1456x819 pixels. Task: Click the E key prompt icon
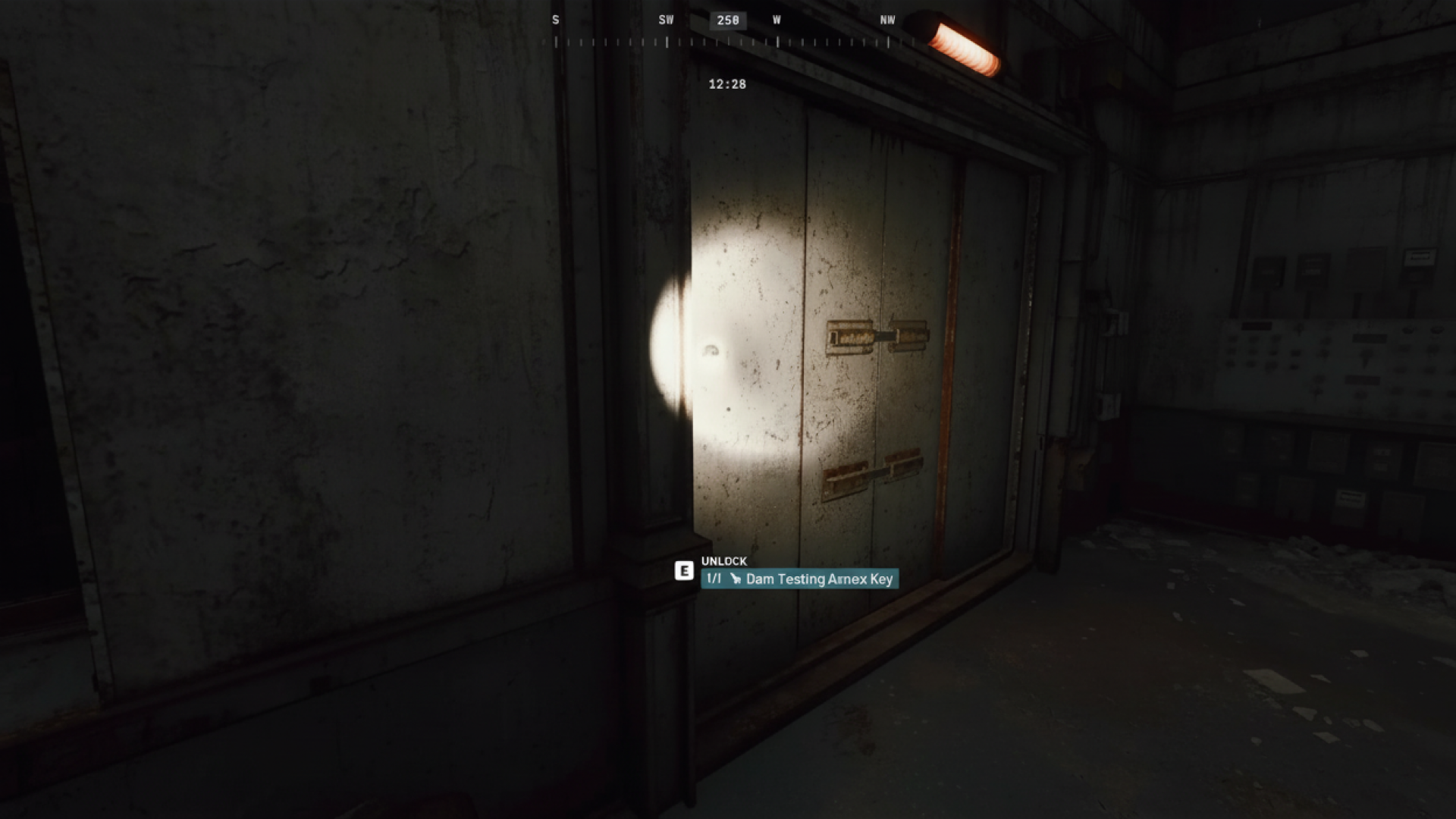[x=685, y=570]
